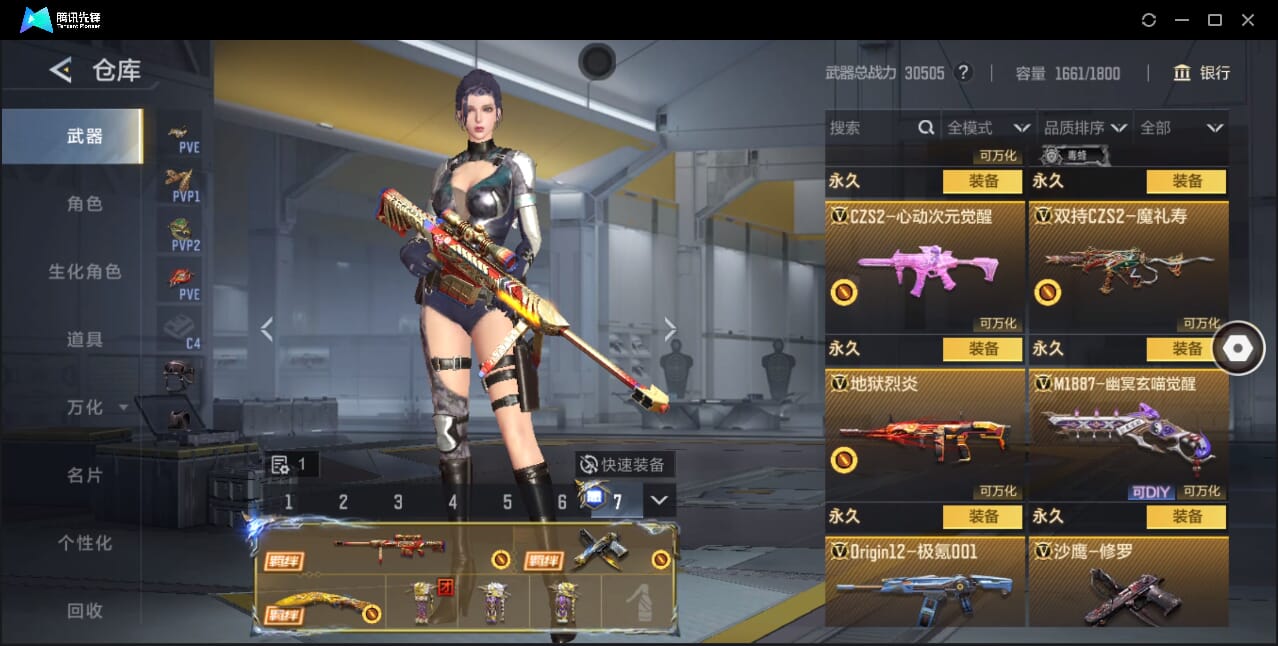Click the 搜索 weapon search field
The image size is (1278, 646).
coord(870,128)
